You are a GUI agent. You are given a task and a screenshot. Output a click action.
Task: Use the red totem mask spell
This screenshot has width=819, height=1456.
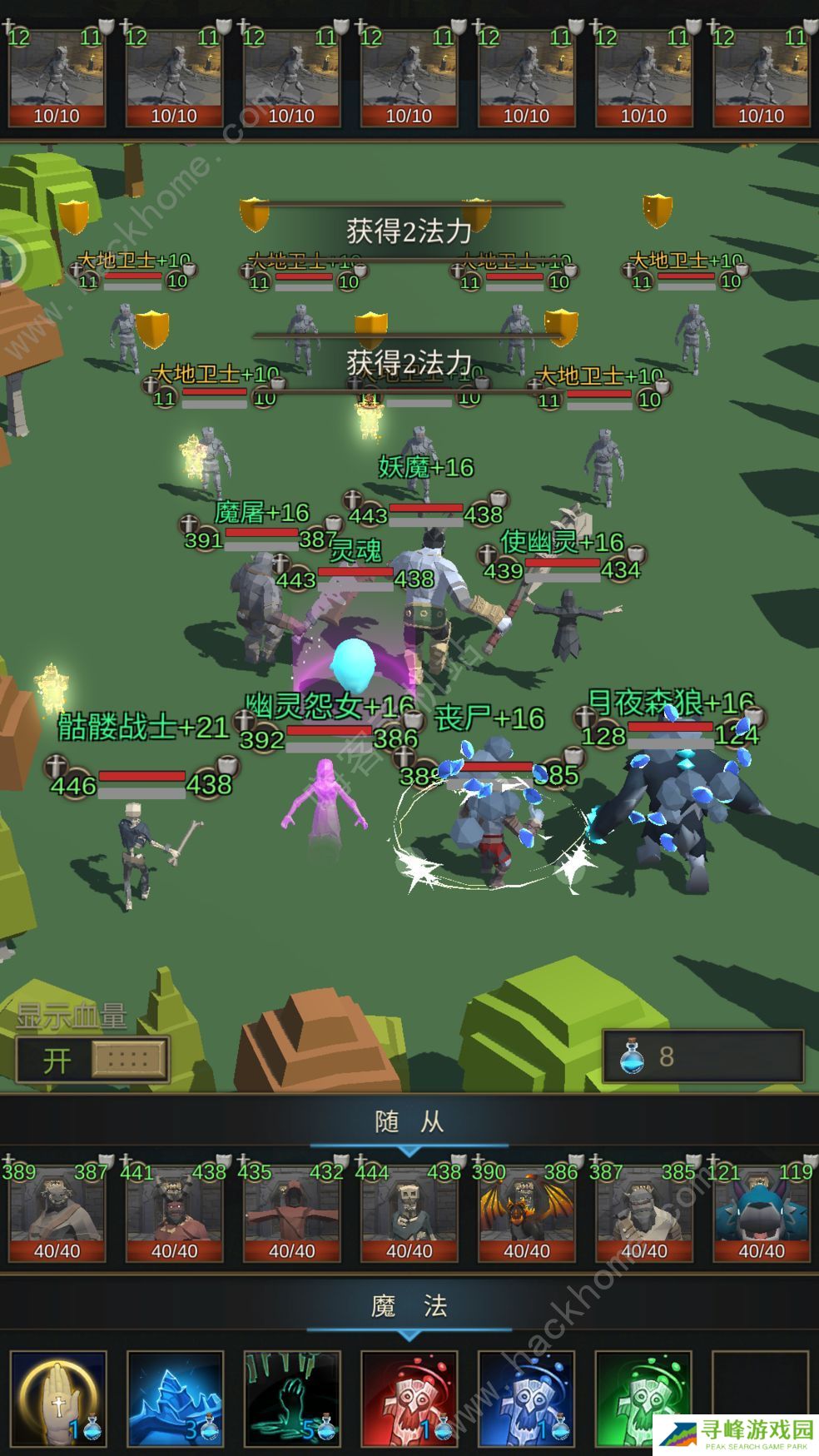409,1398
